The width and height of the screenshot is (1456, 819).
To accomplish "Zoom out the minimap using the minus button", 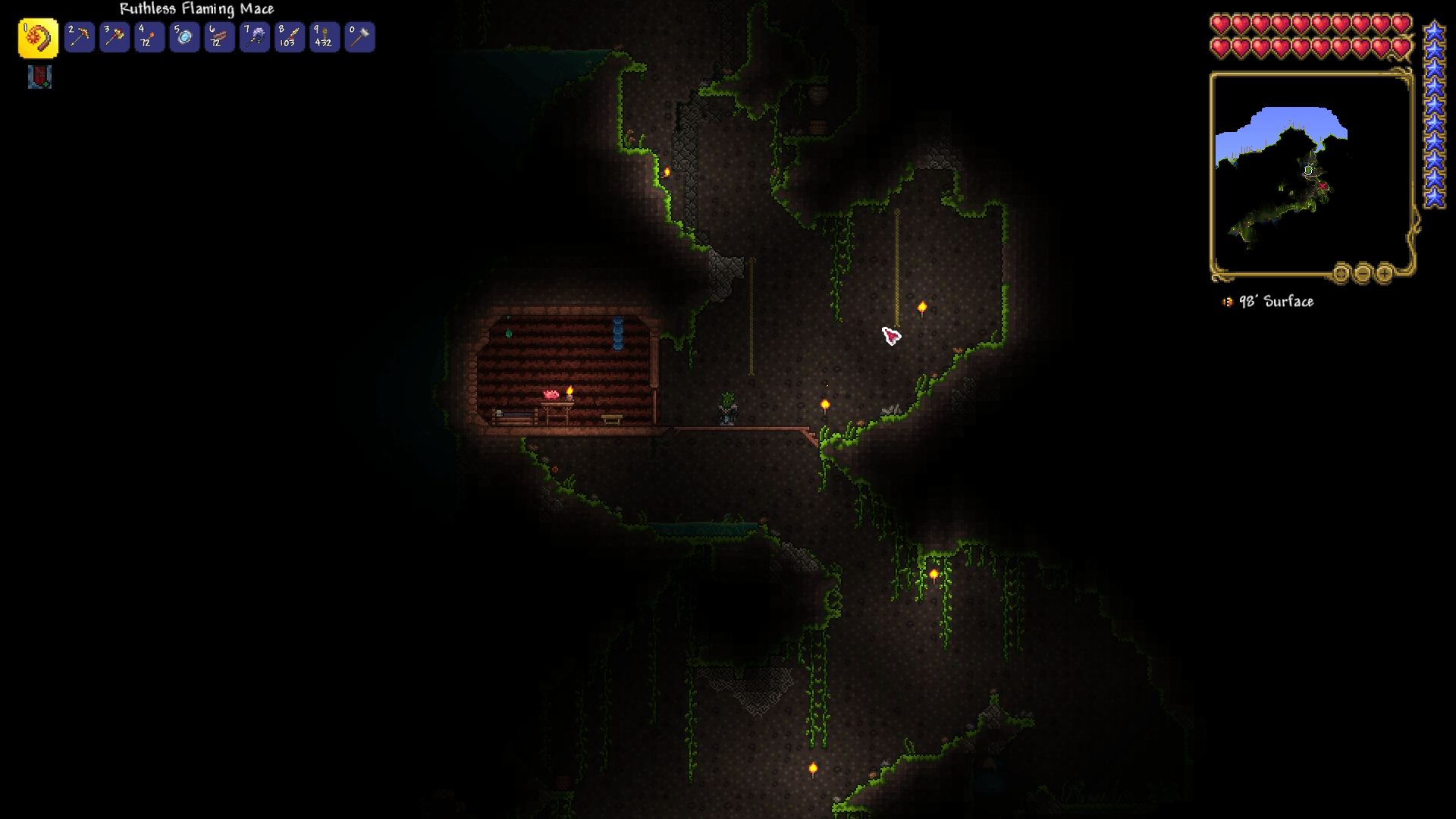I will click(x=1363, y=274).
